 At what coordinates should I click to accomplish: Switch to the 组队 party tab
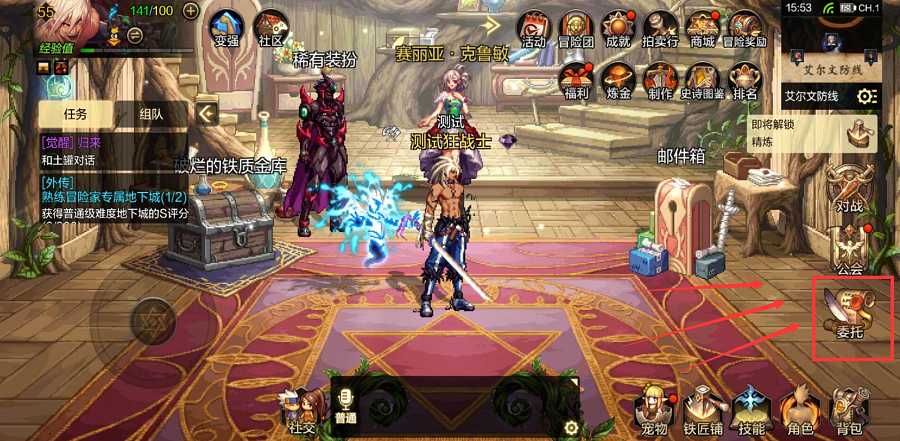pos(151,114)
